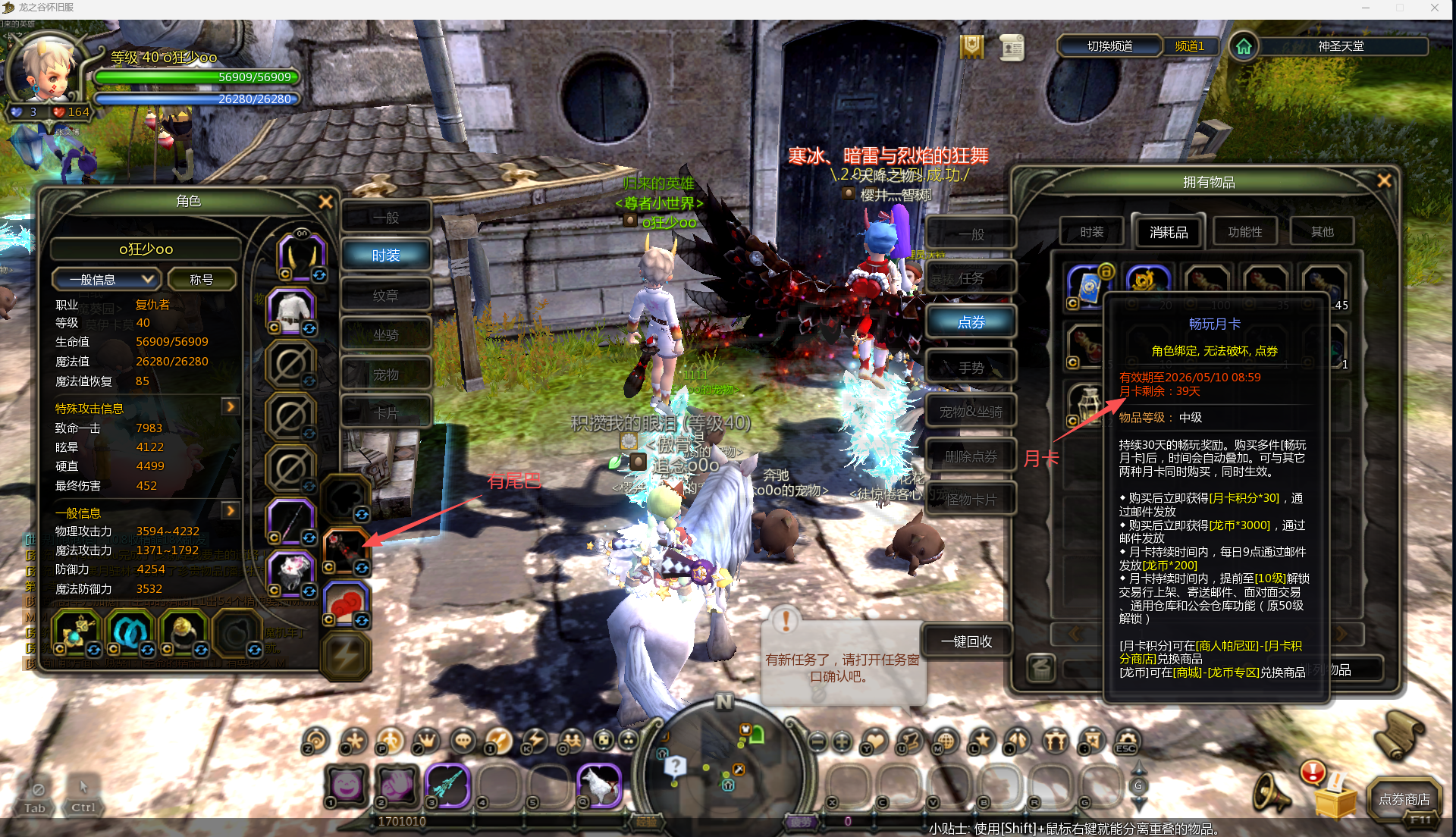This screenshot has height=837, width=1456.
Task: Open the 手势 gesture category
Action: coord(971,368)
